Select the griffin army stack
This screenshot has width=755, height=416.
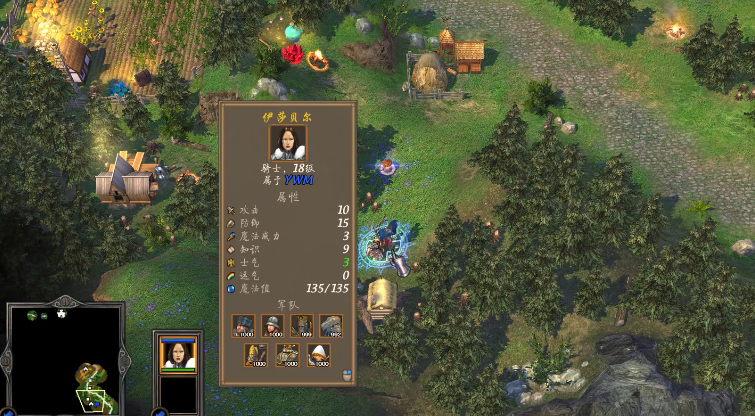click(x=331, y=326)
